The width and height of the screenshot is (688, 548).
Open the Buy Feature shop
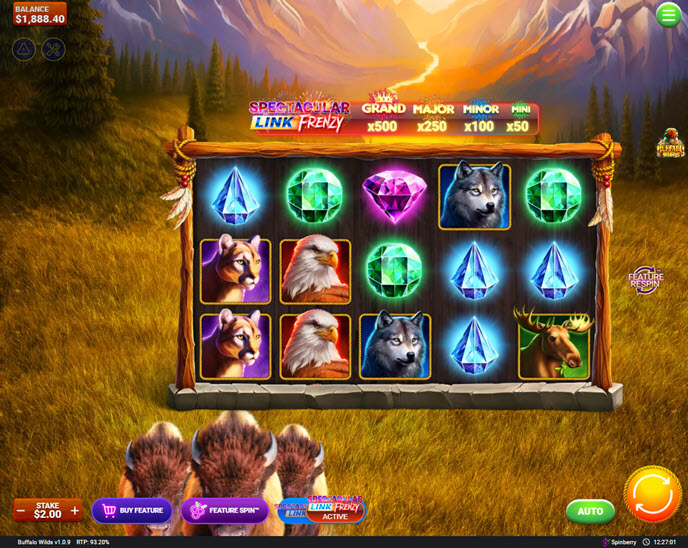(132, 511)
